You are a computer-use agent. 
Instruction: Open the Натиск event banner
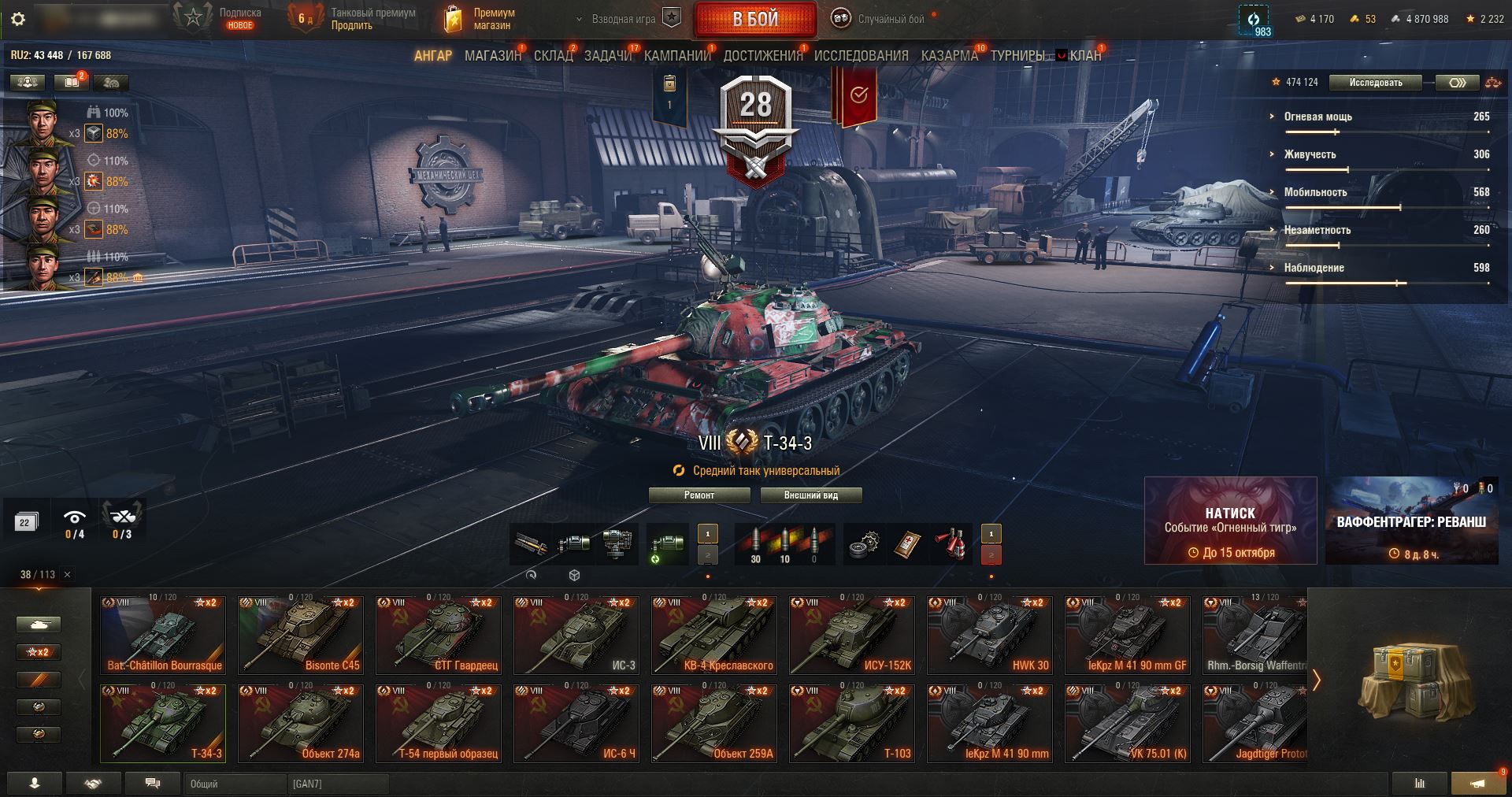coord(1230,521)
